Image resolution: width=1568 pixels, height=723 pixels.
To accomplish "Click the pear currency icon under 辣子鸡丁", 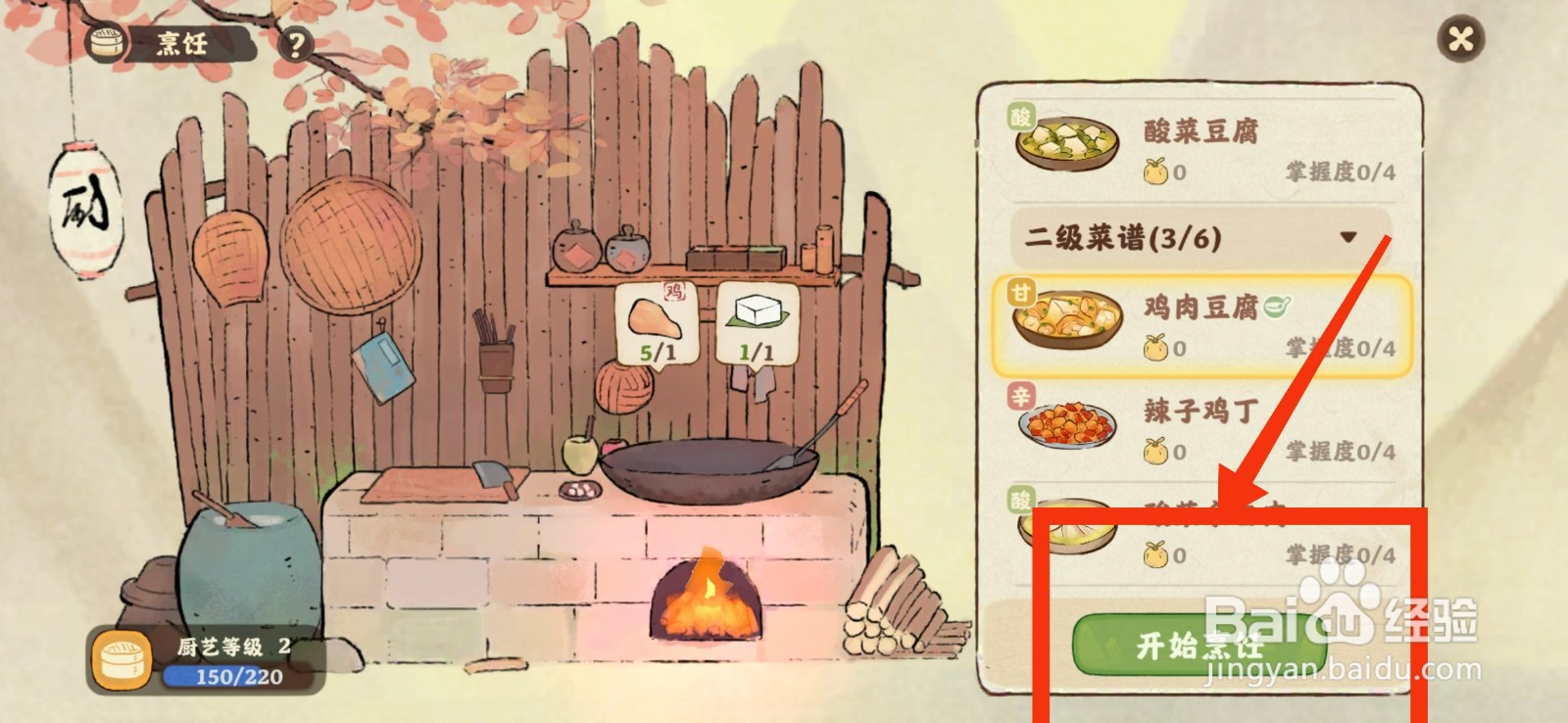I will coord(1155,454).
